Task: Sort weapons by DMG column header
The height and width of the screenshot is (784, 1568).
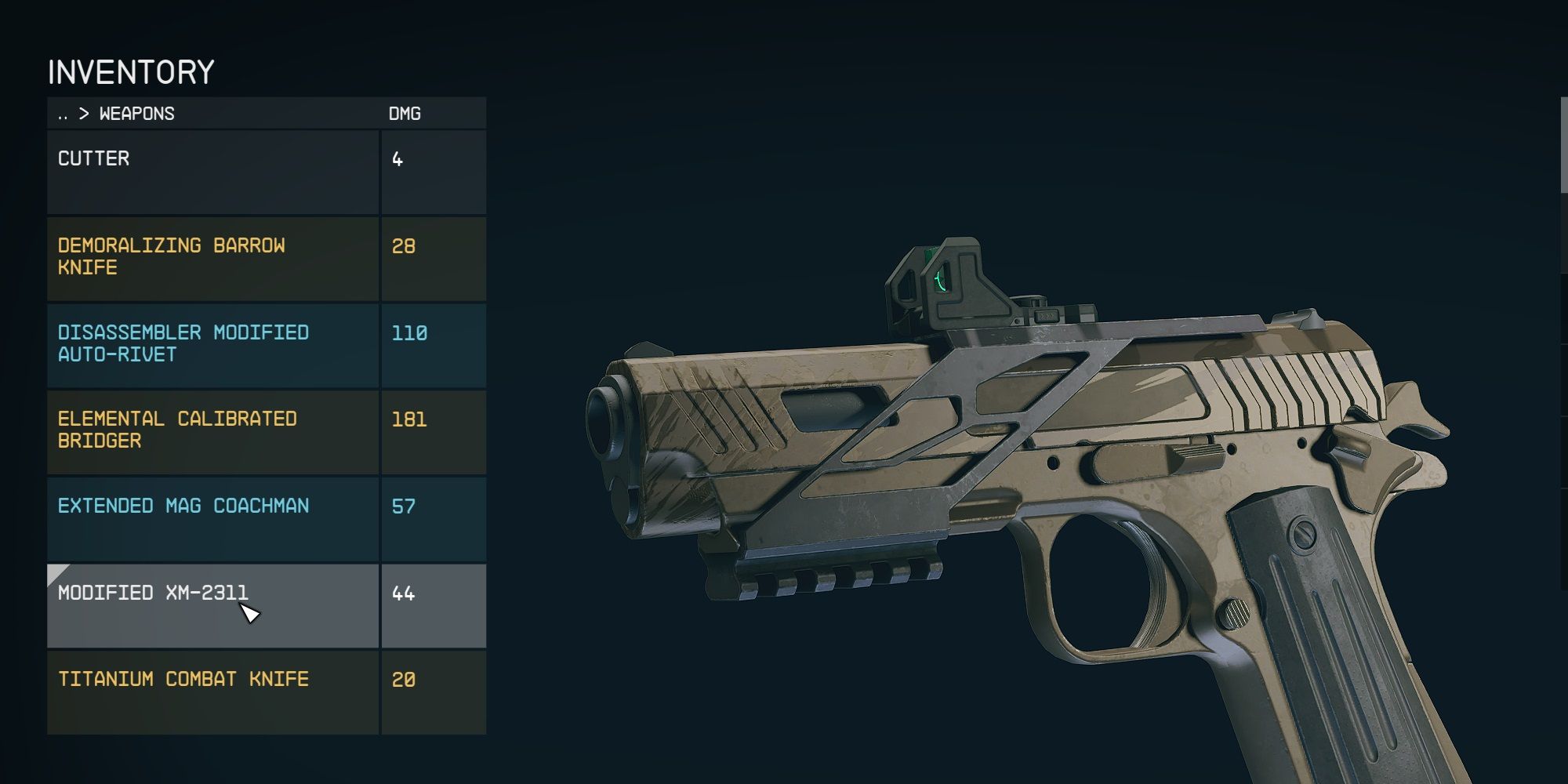Action: coord(405,114)
